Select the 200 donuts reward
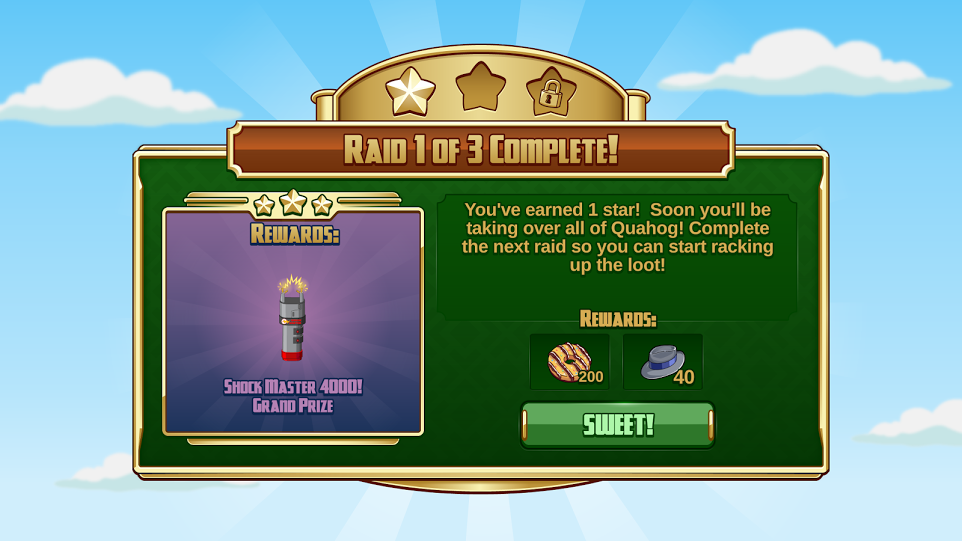This screenshot has height=541, width=962. click(570, 362)
